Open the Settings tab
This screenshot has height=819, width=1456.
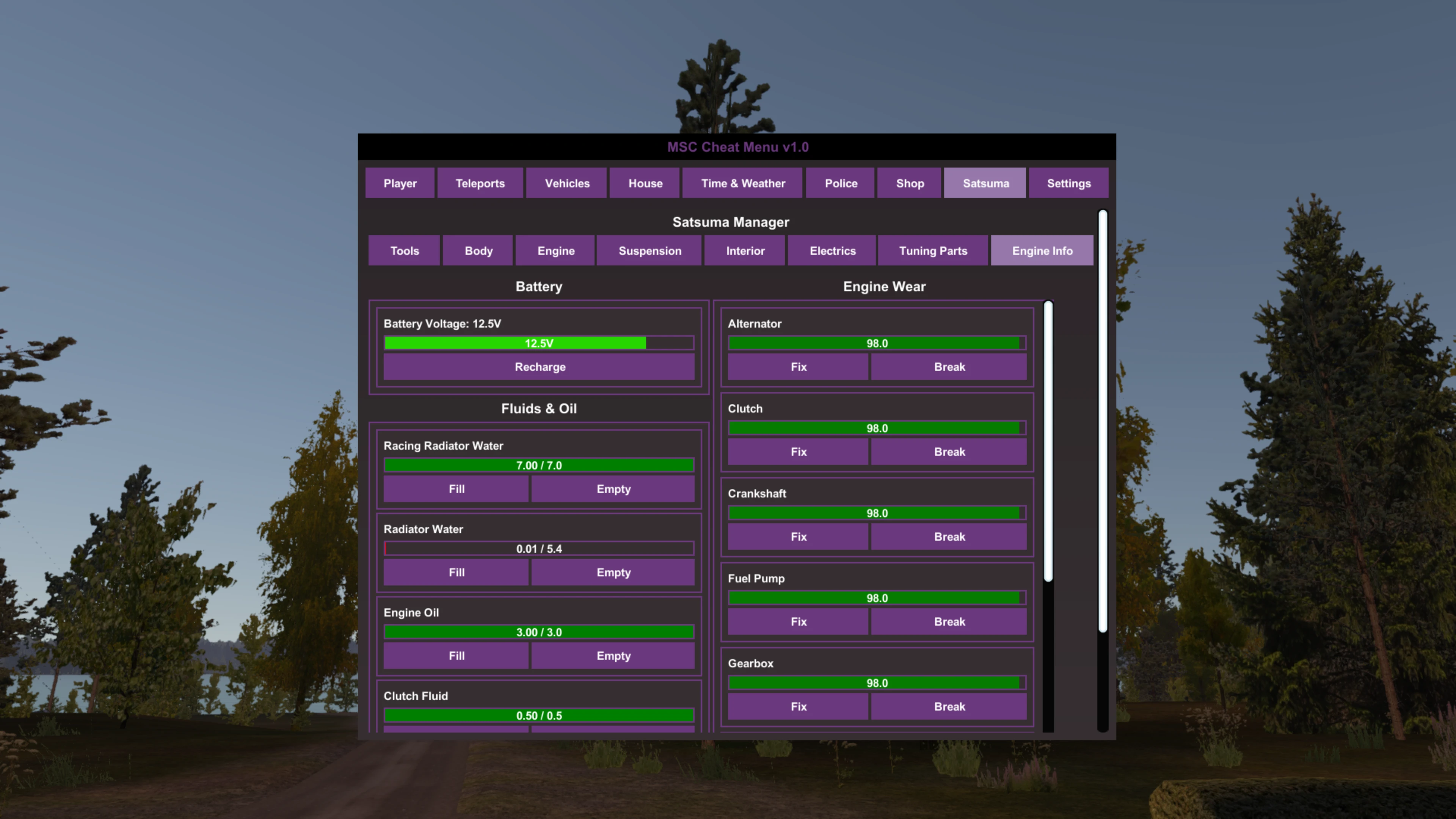[1068, 182]
